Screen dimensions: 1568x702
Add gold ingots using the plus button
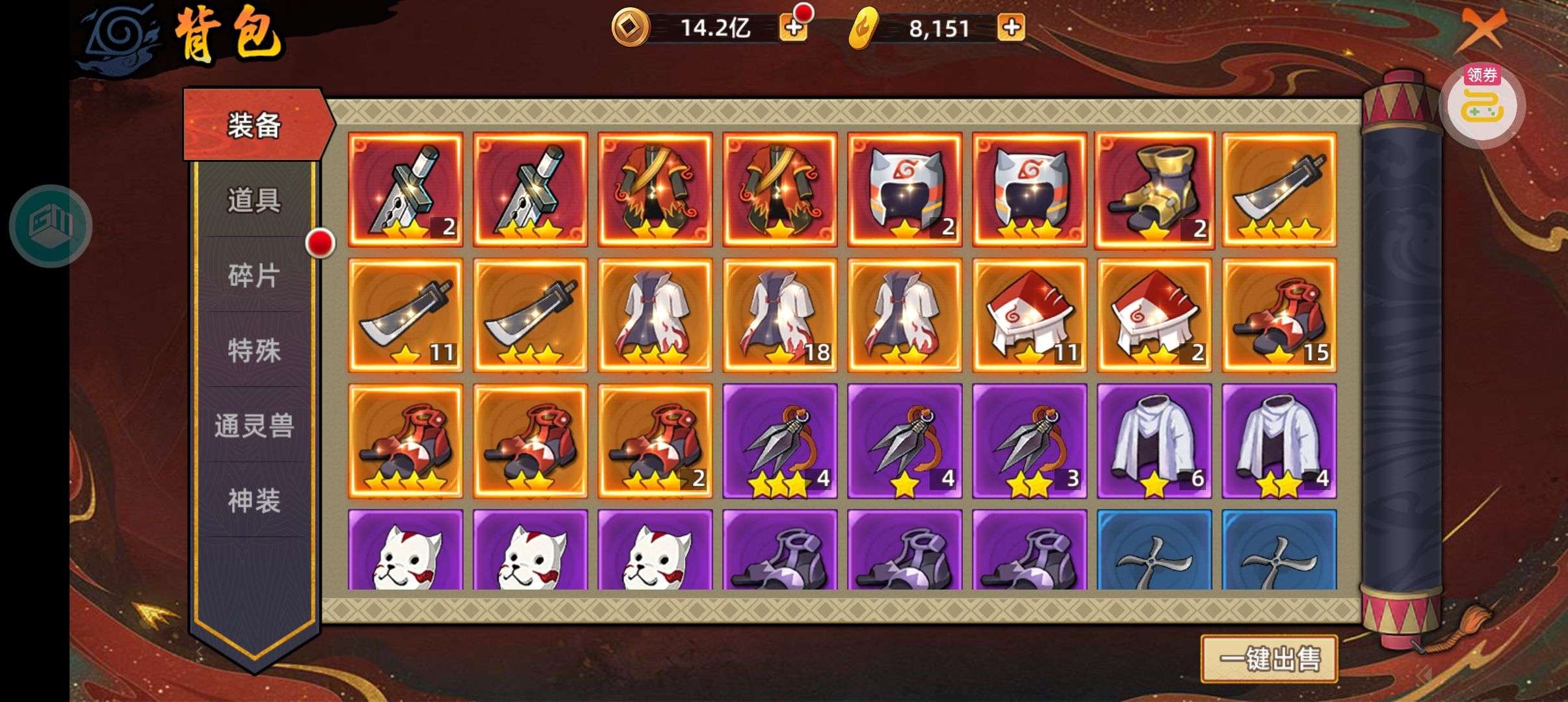tap(1011, 28)
